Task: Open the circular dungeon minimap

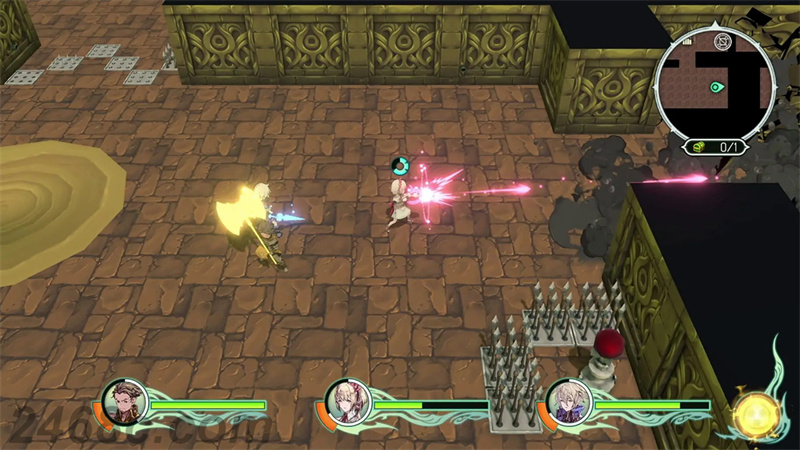Action: [x=714, y=83]
